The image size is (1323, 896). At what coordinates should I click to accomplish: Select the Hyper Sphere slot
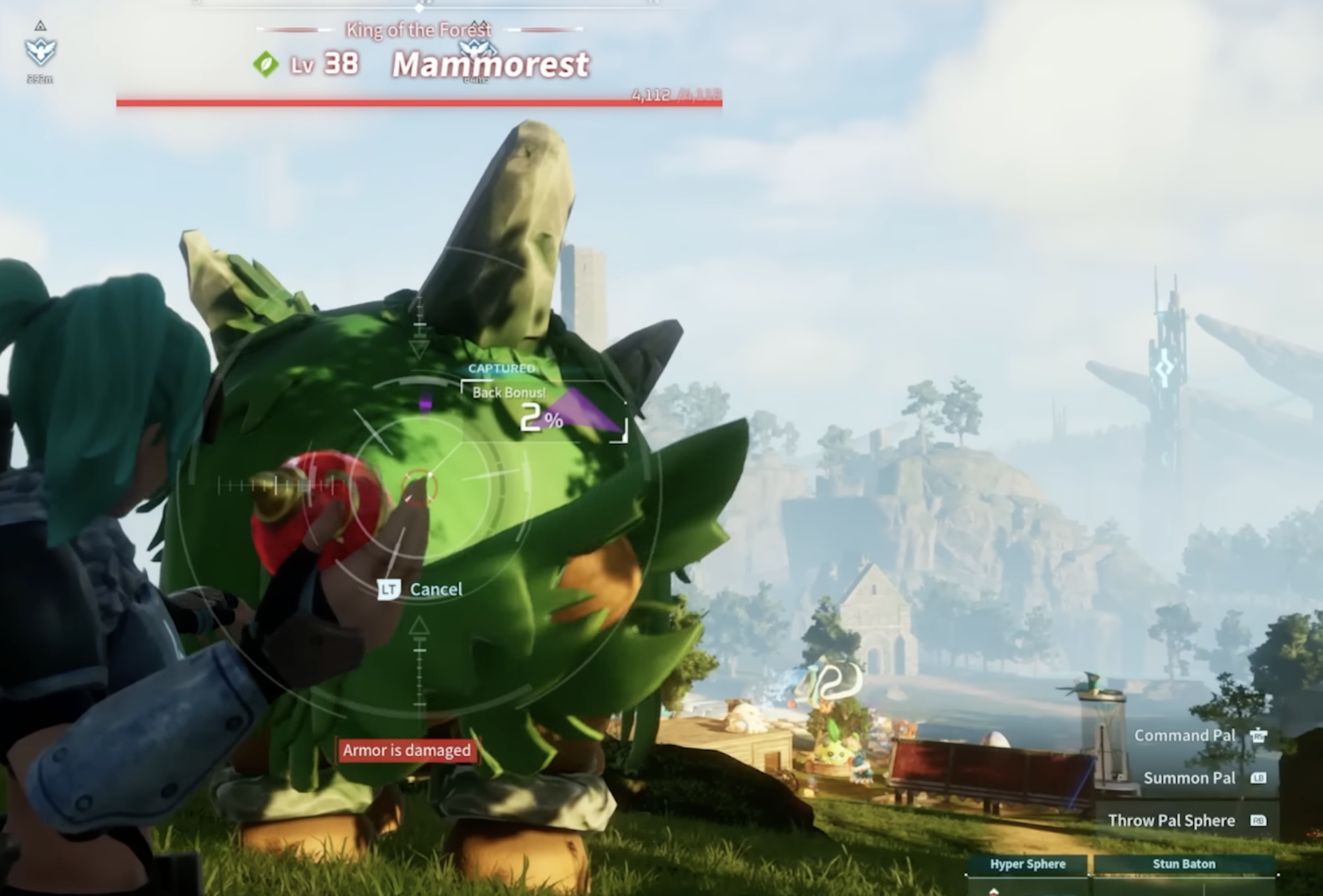click(x=1028, y=864)
